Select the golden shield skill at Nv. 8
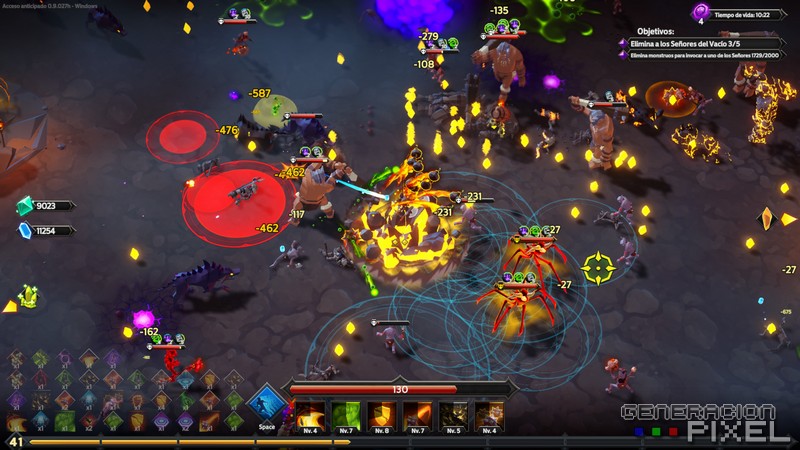 pyautogui.click(x=381, y=414)
